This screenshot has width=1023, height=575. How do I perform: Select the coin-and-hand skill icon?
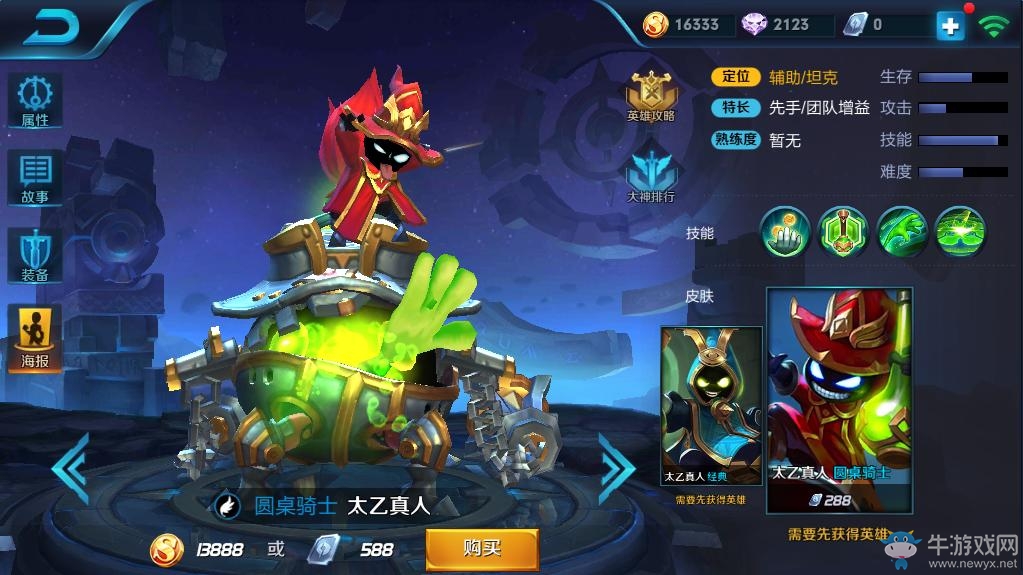click(785, 231)
